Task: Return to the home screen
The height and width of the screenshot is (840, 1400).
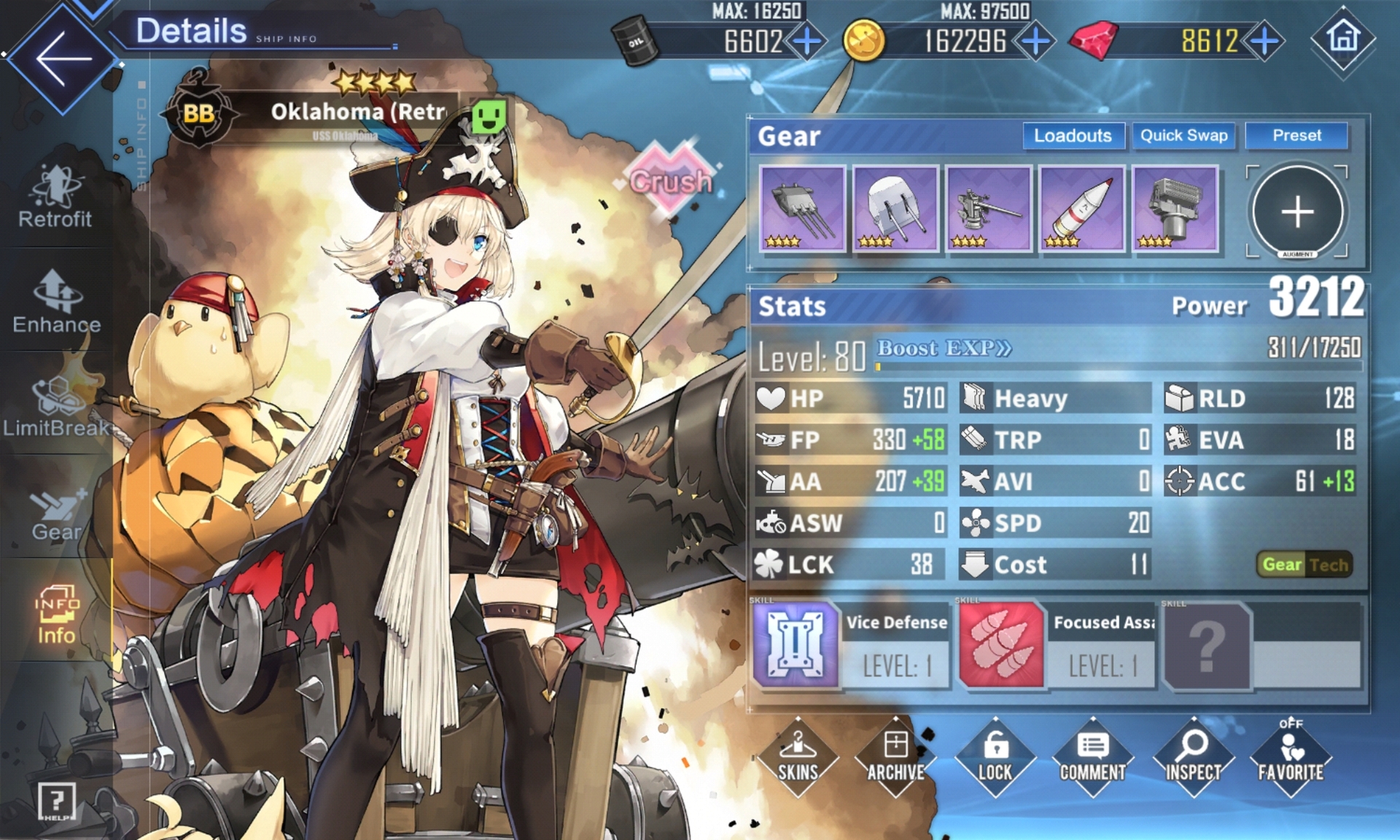Action: point(1343,38)
